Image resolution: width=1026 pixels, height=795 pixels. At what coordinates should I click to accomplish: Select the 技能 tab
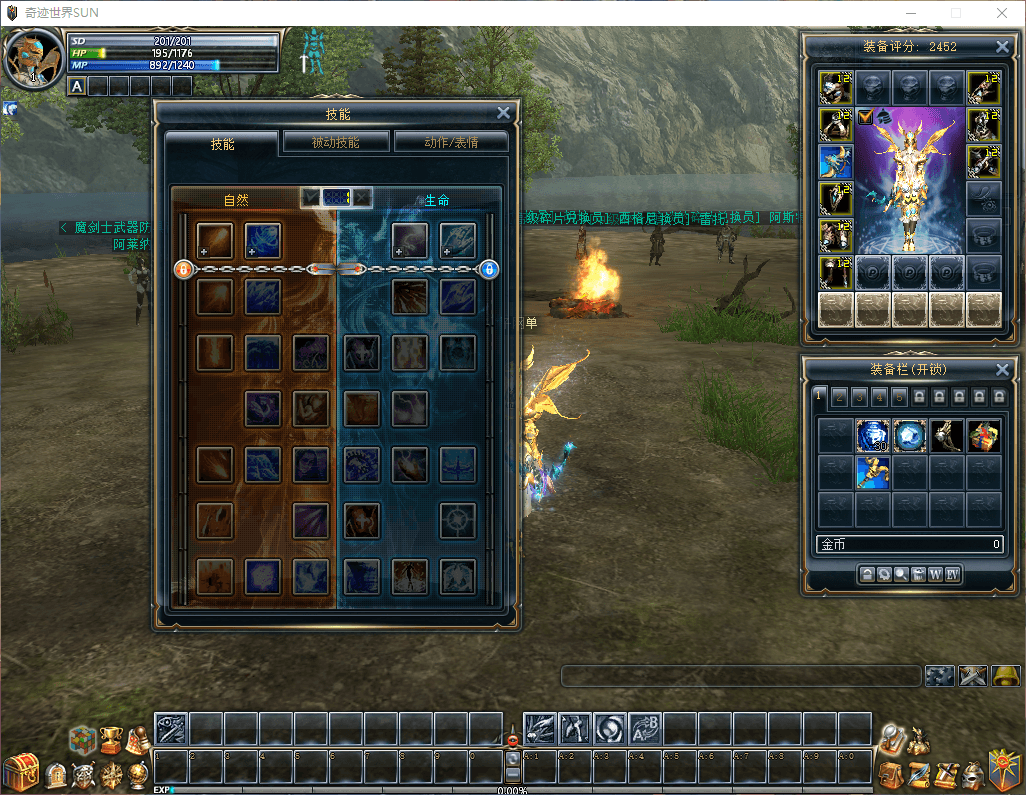click(222, 143)
